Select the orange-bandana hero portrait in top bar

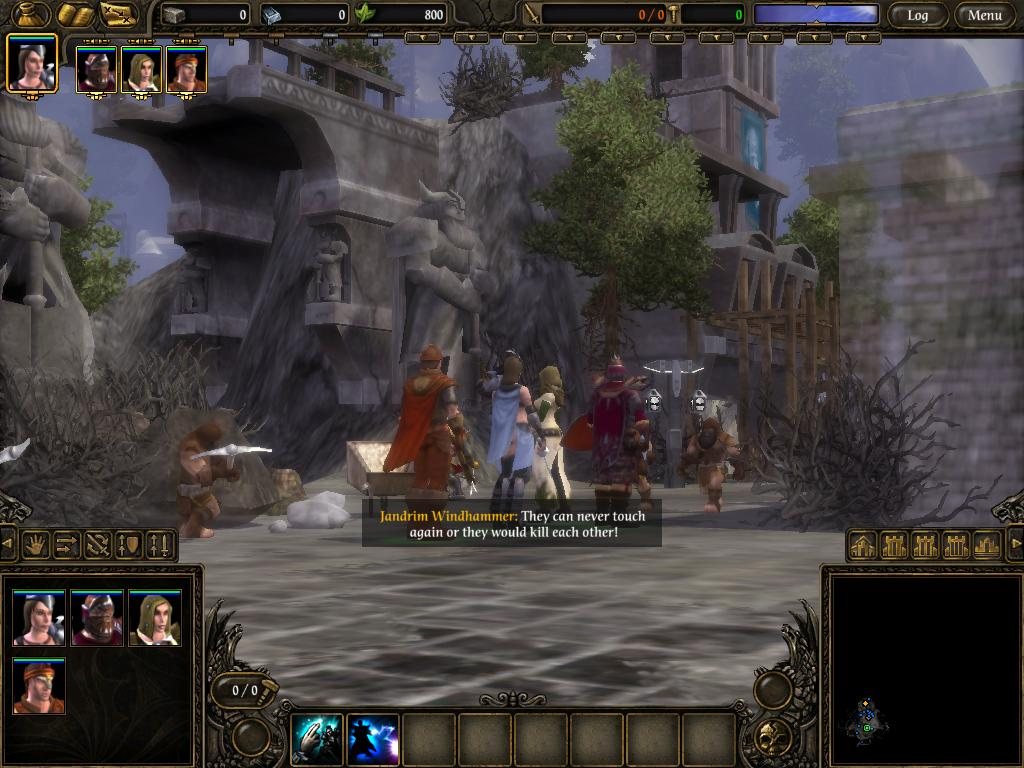click(x=186, y=69)
